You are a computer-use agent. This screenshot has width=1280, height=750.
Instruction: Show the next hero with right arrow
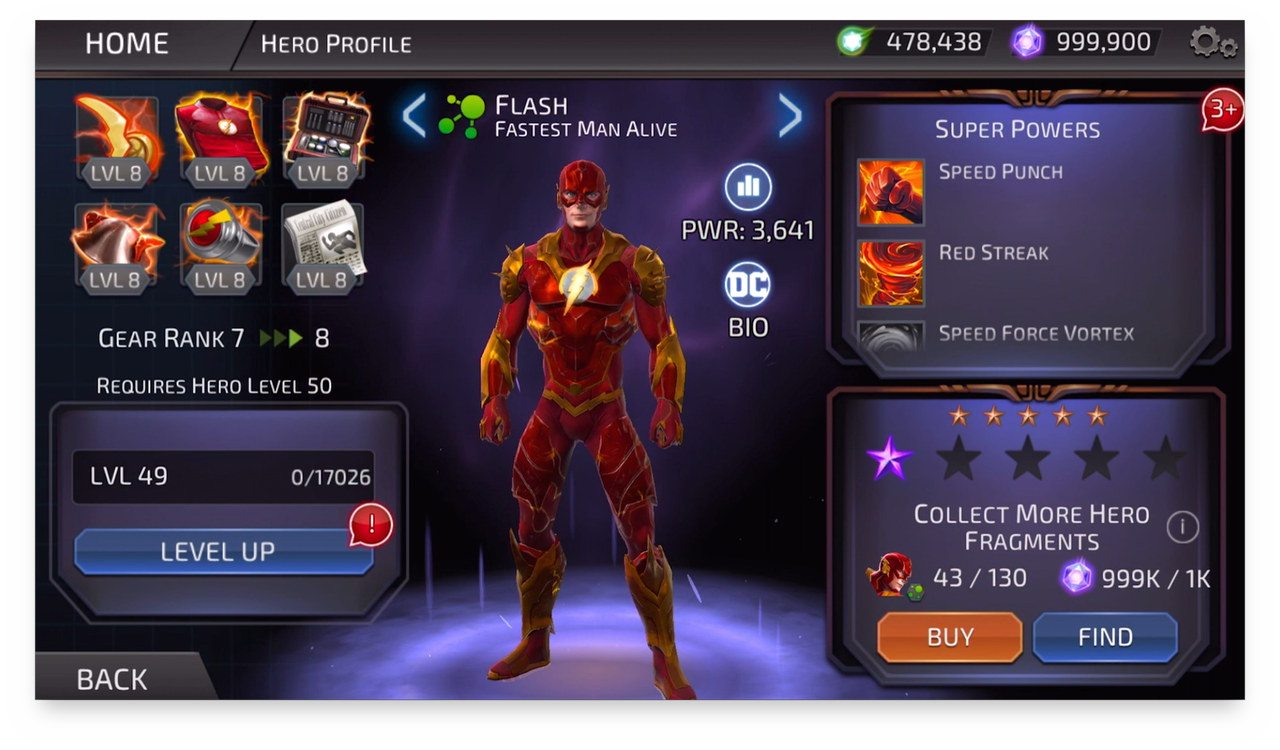(790, 117)
